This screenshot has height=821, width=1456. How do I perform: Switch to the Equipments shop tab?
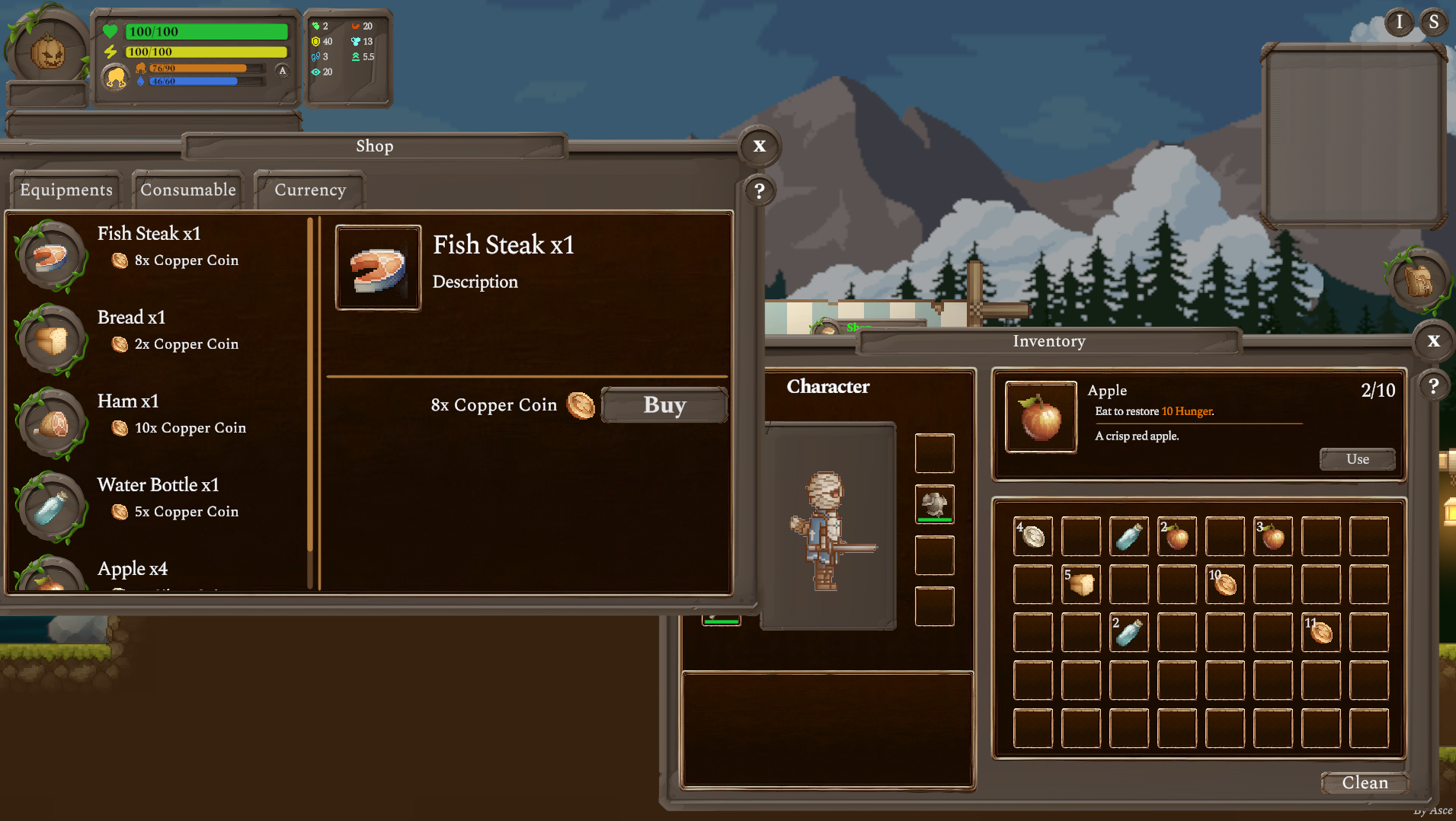point(66,190)
